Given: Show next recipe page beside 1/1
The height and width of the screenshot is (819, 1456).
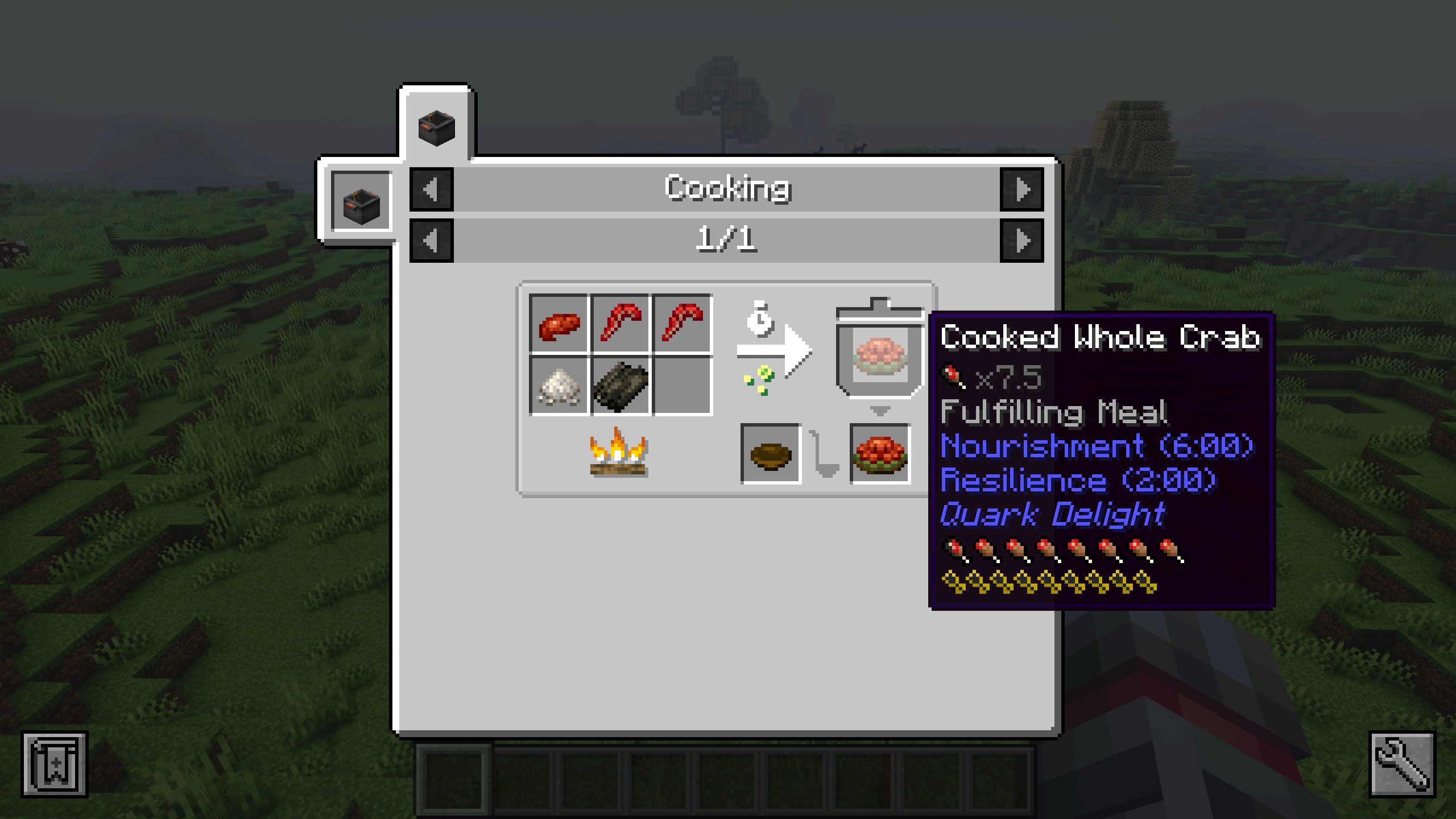Looking at the screenshot, I should pyautogui.click(x=1021, y=240).
